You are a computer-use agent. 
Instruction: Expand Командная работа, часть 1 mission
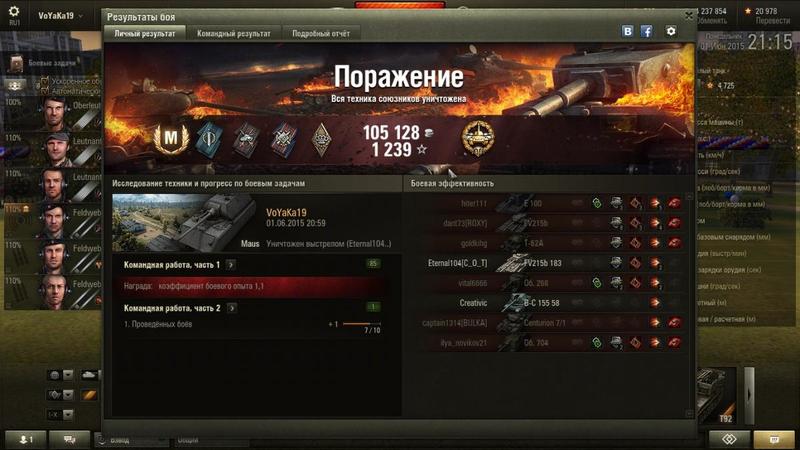(x=231, y=264)
